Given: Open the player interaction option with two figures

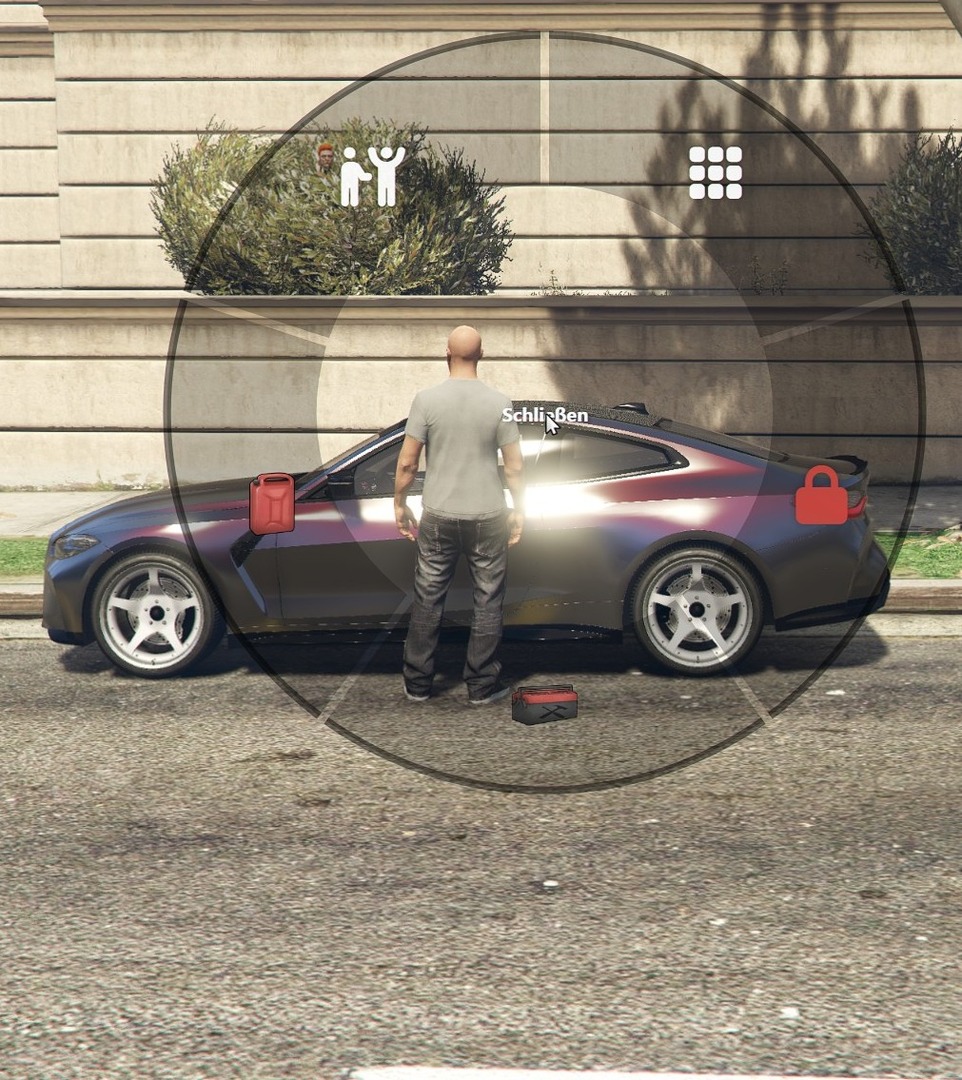Looking at the screenshot, I should (372, 176).
